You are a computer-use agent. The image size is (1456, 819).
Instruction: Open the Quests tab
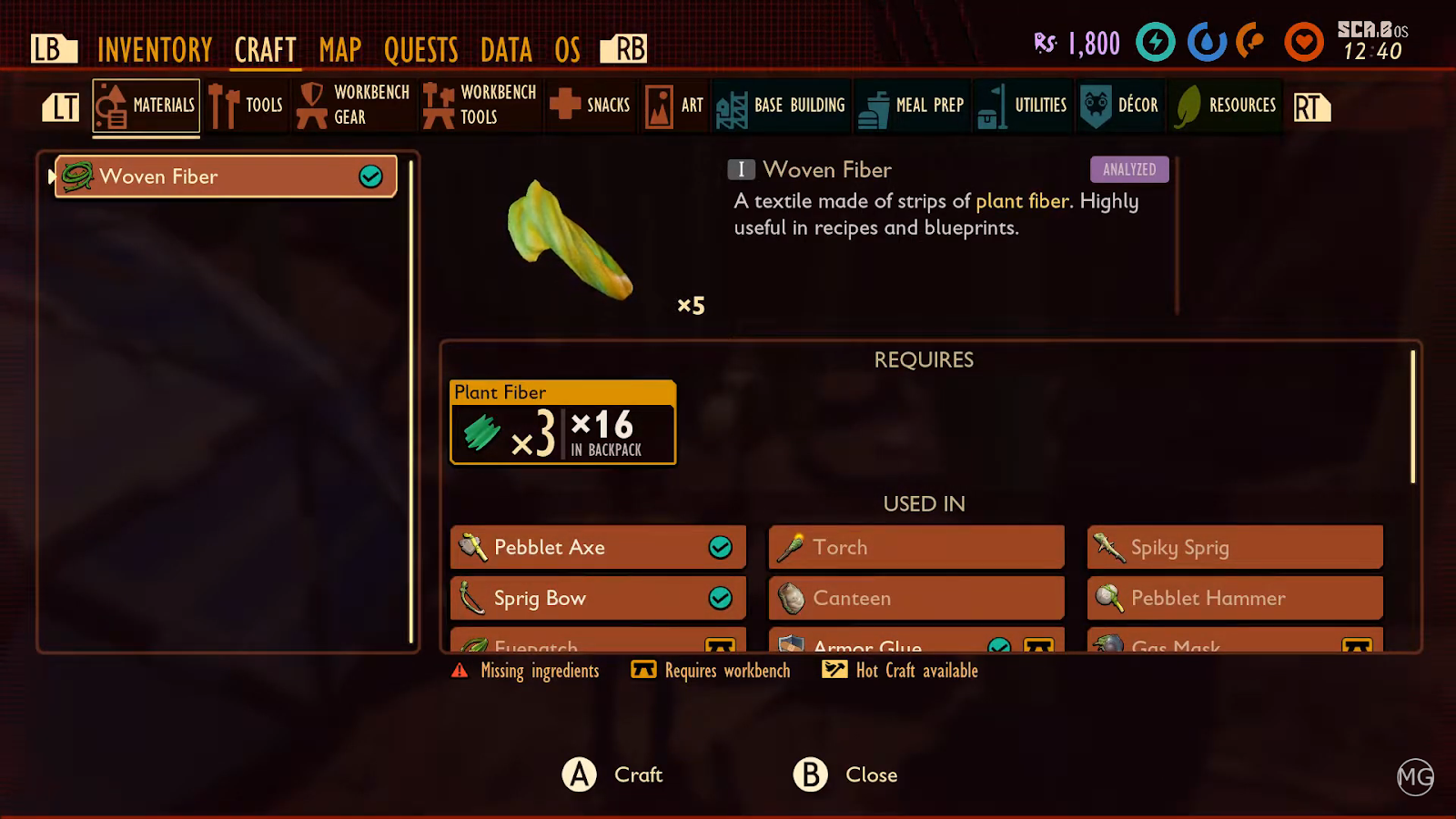420,49
